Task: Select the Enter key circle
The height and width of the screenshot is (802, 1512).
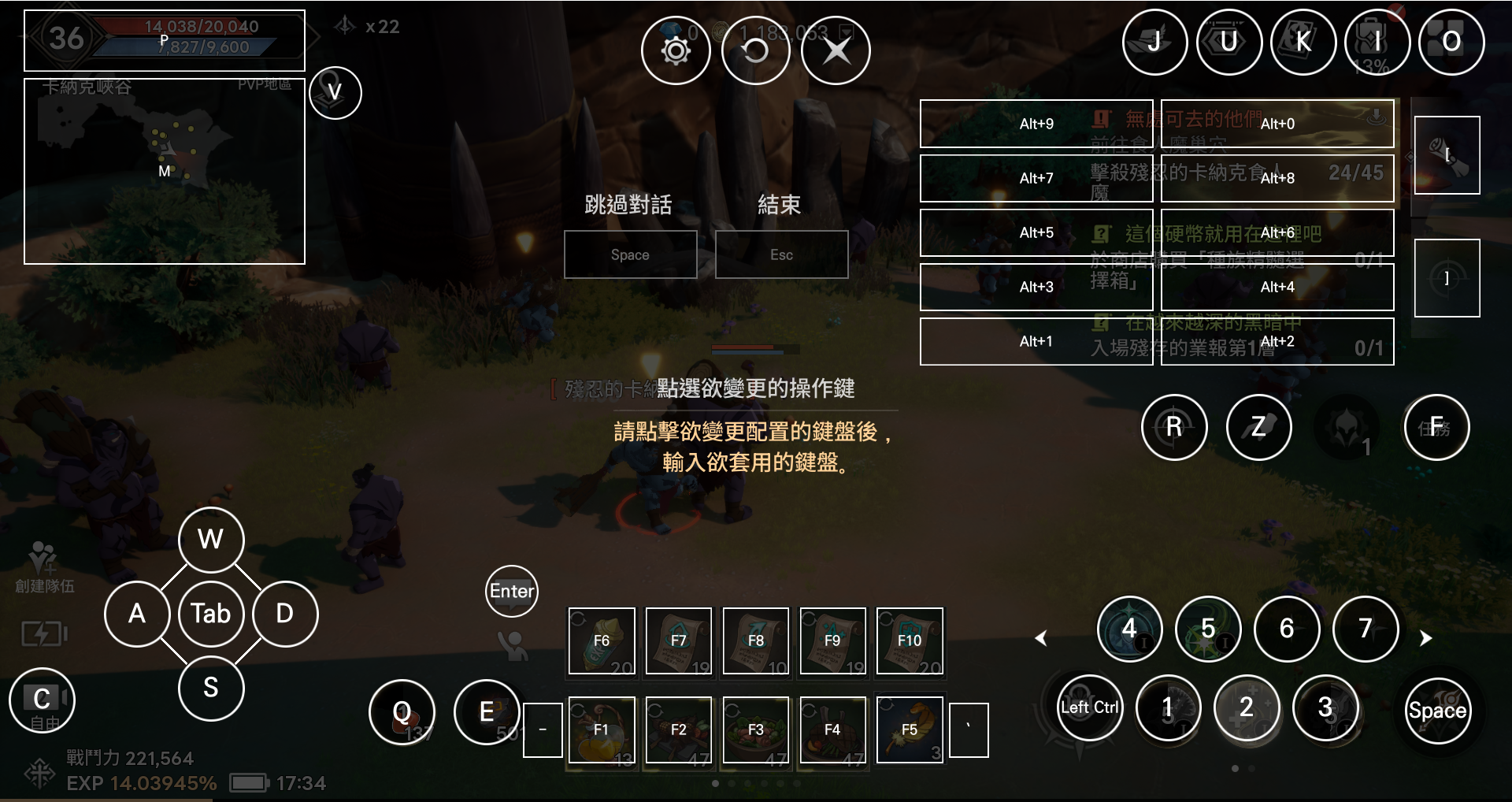Action: tap(512, 591)
